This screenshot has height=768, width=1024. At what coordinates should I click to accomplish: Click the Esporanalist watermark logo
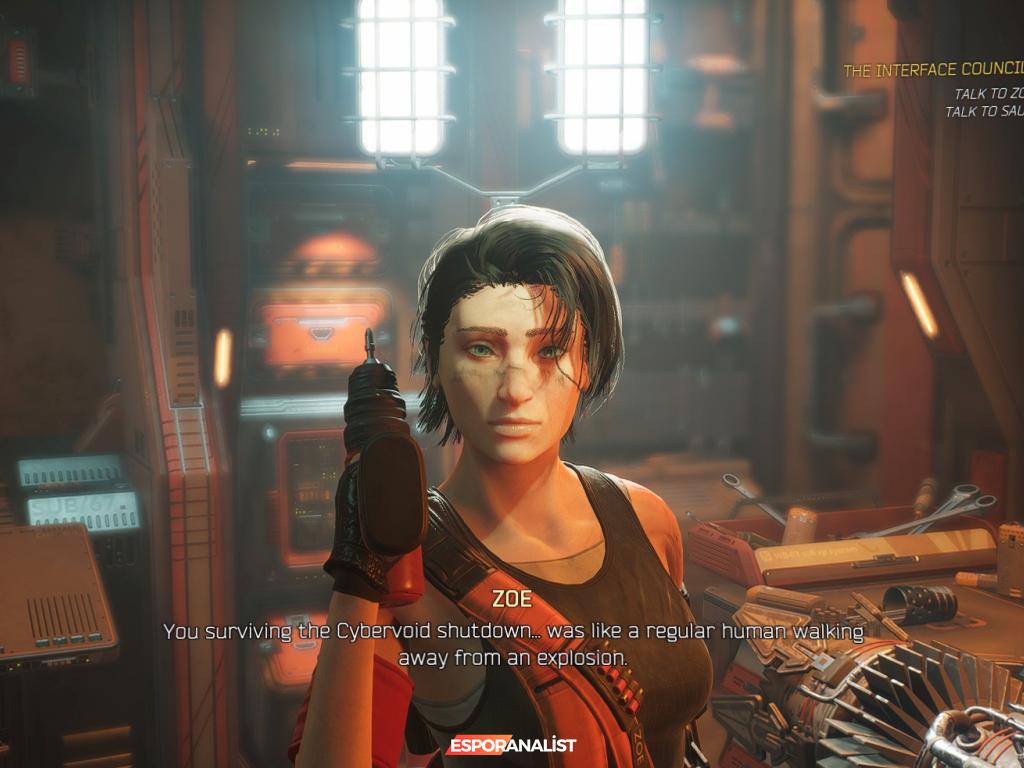(512, 745)
